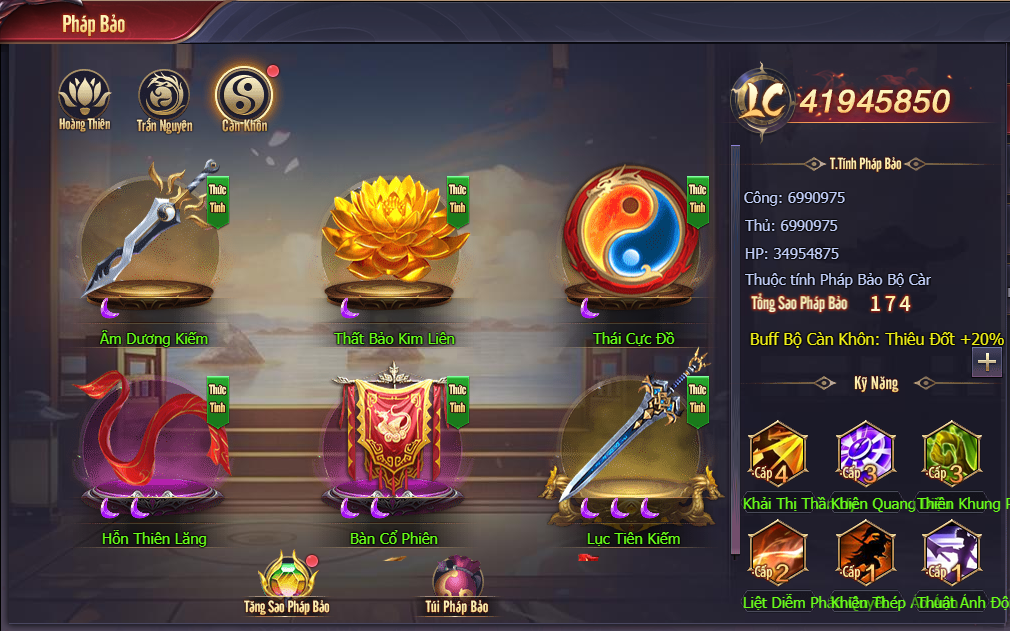Inspect the purple Khiên Quang skill
The image size is (1010, 631).
click(x=865, y=452)
